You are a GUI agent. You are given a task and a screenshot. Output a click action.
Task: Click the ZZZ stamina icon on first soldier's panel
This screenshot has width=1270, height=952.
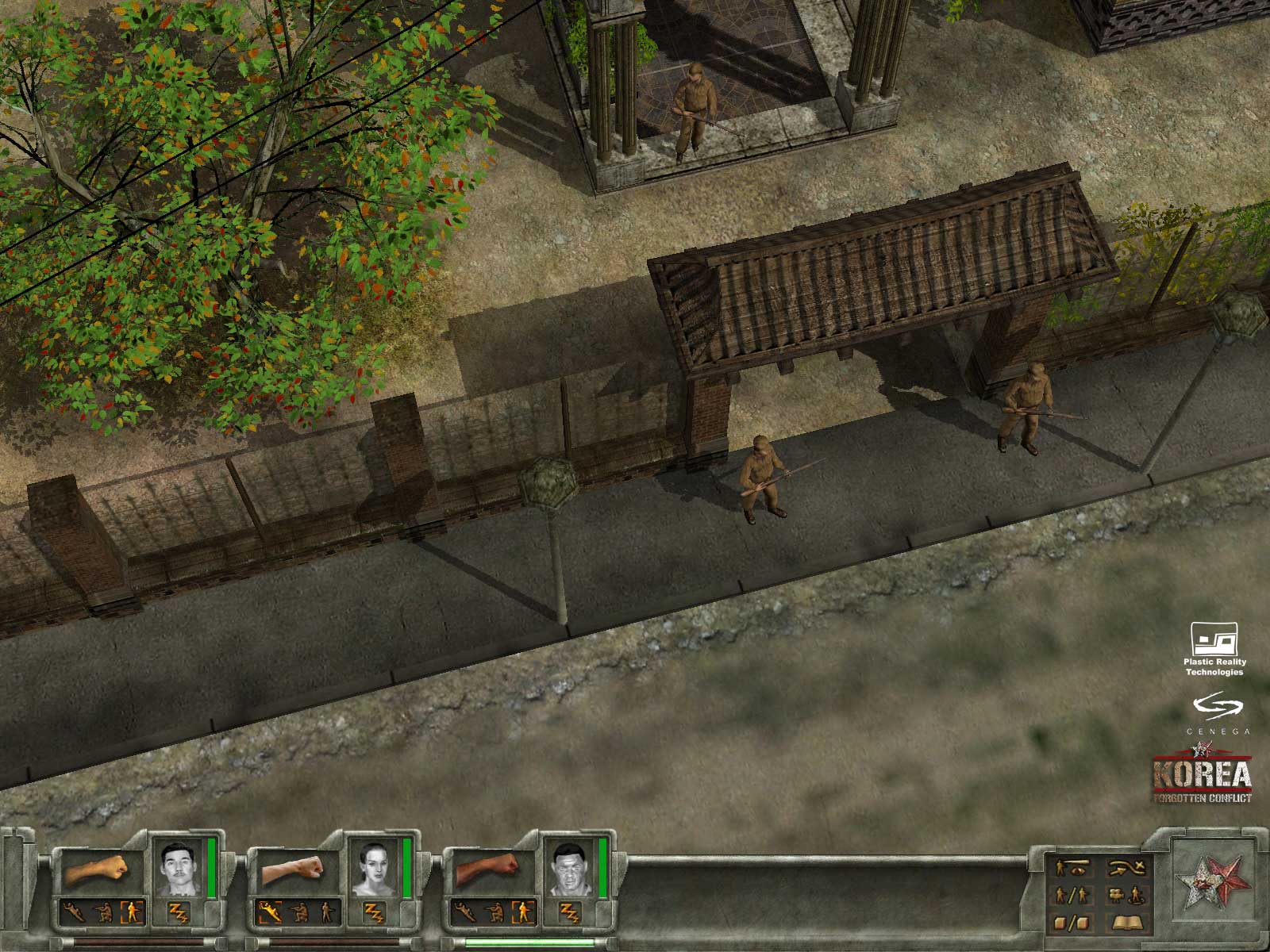pos(179,913)
